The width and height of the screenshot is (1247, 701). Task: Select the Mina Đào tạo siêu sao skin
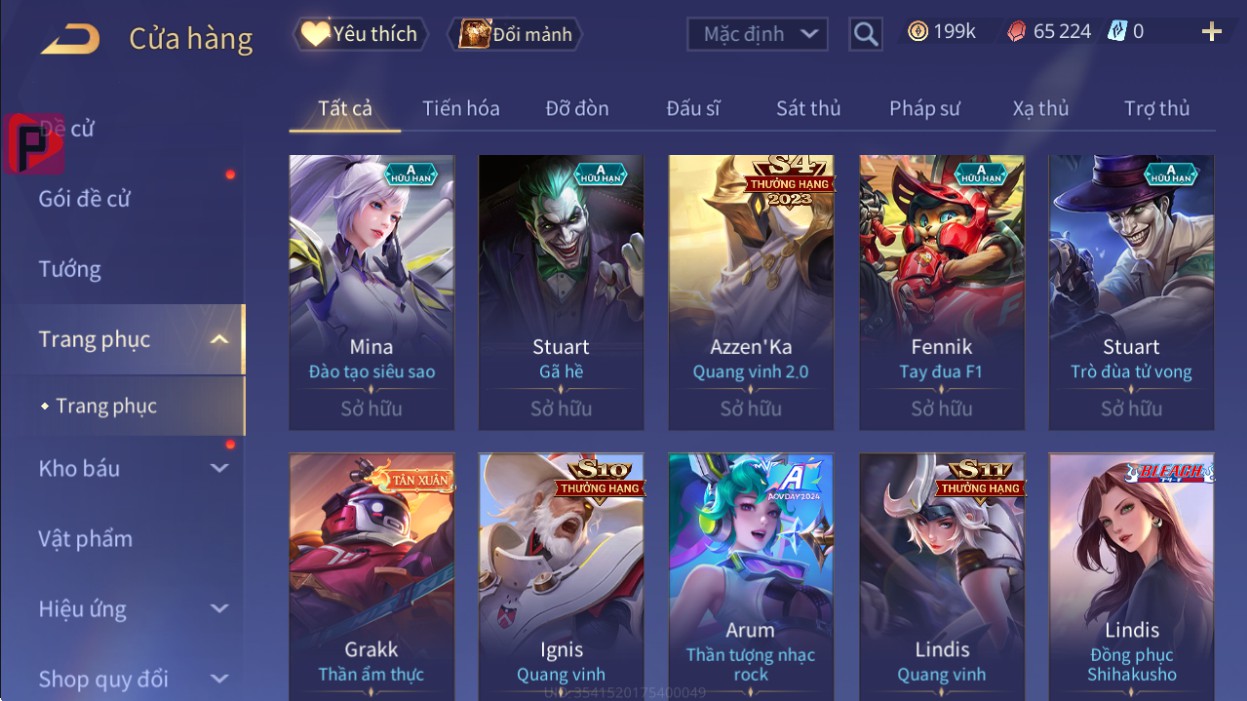click(371, 290)
